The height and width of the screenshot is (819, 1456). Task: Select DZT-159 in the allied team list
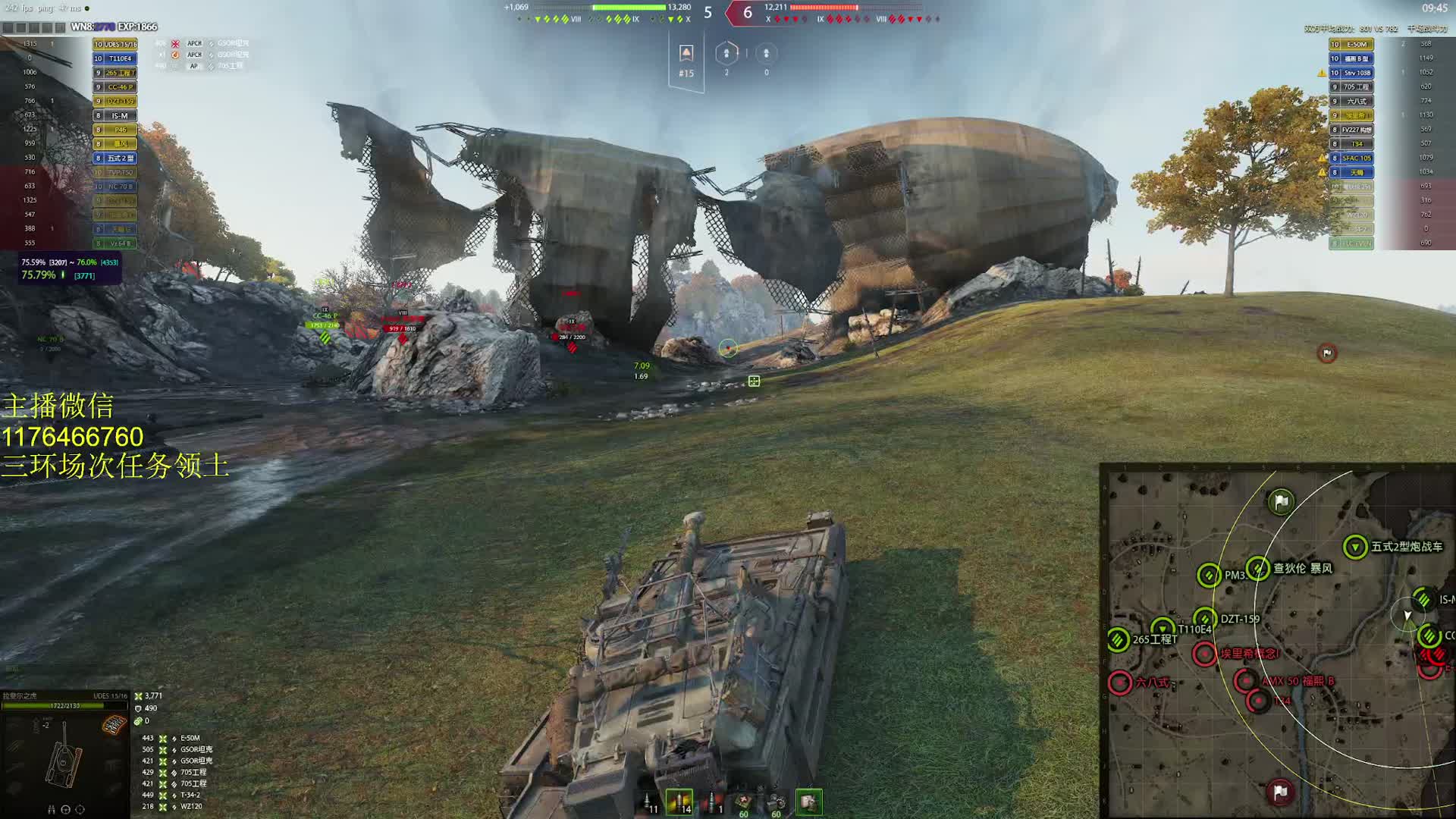(119, 102)
